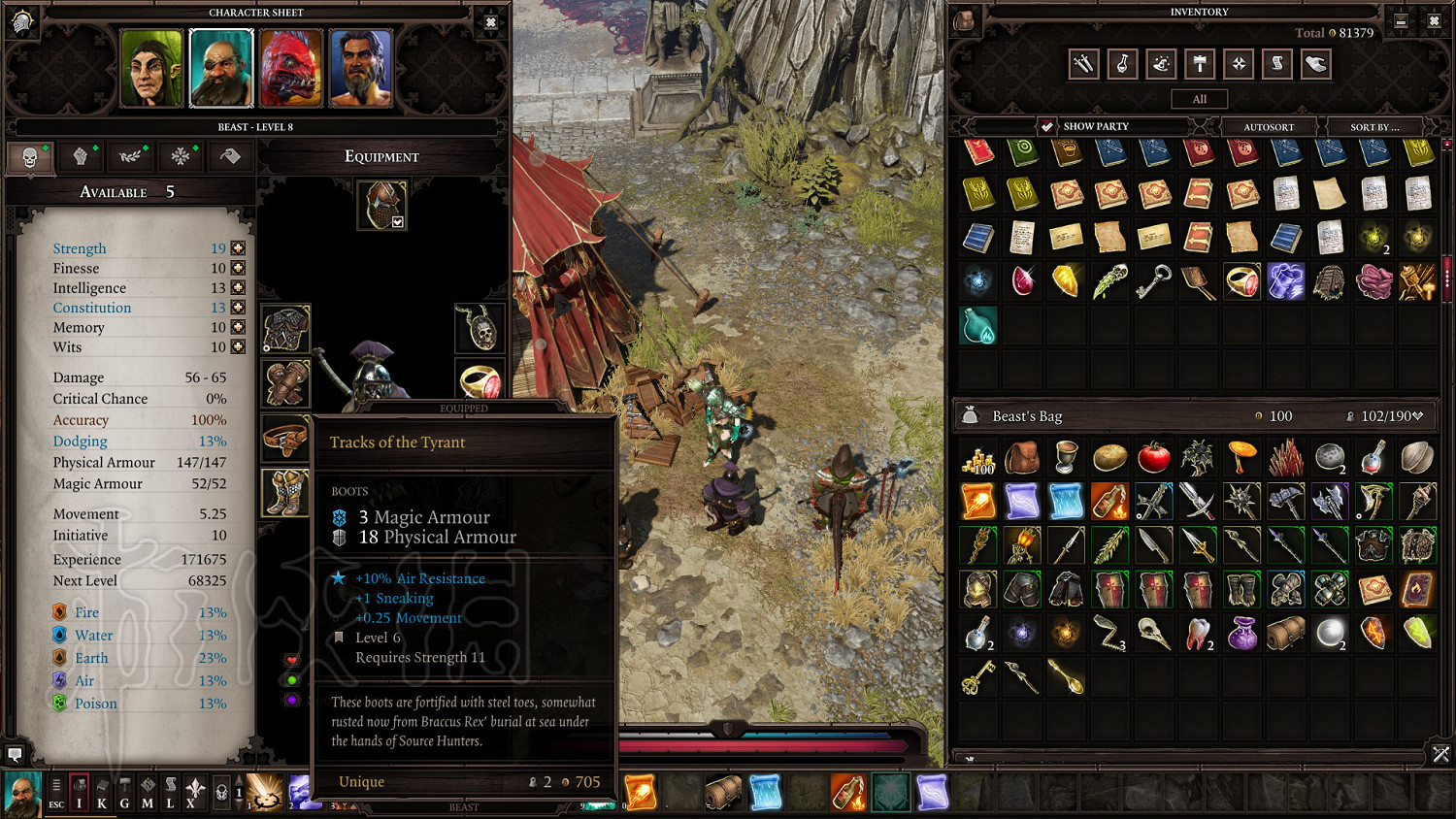Viewport: 1456px width, 819px height.
Task: Select the gold coin stack in Beast's Bag
Action: pyautogui.click(x=978, y=458)
